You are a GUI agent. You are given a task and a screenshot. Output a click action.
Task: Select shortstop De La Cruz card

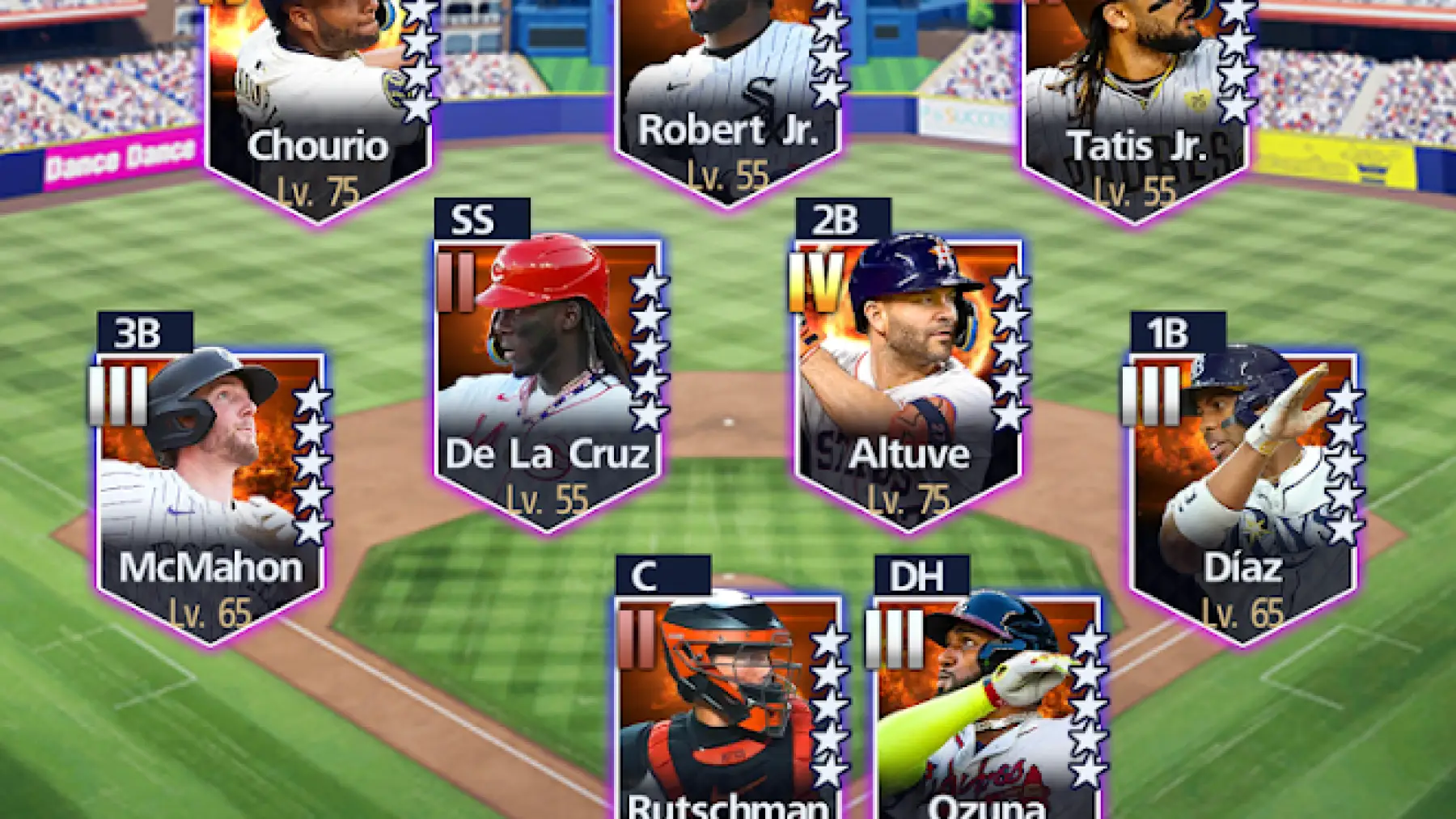(x=548, y=380)
